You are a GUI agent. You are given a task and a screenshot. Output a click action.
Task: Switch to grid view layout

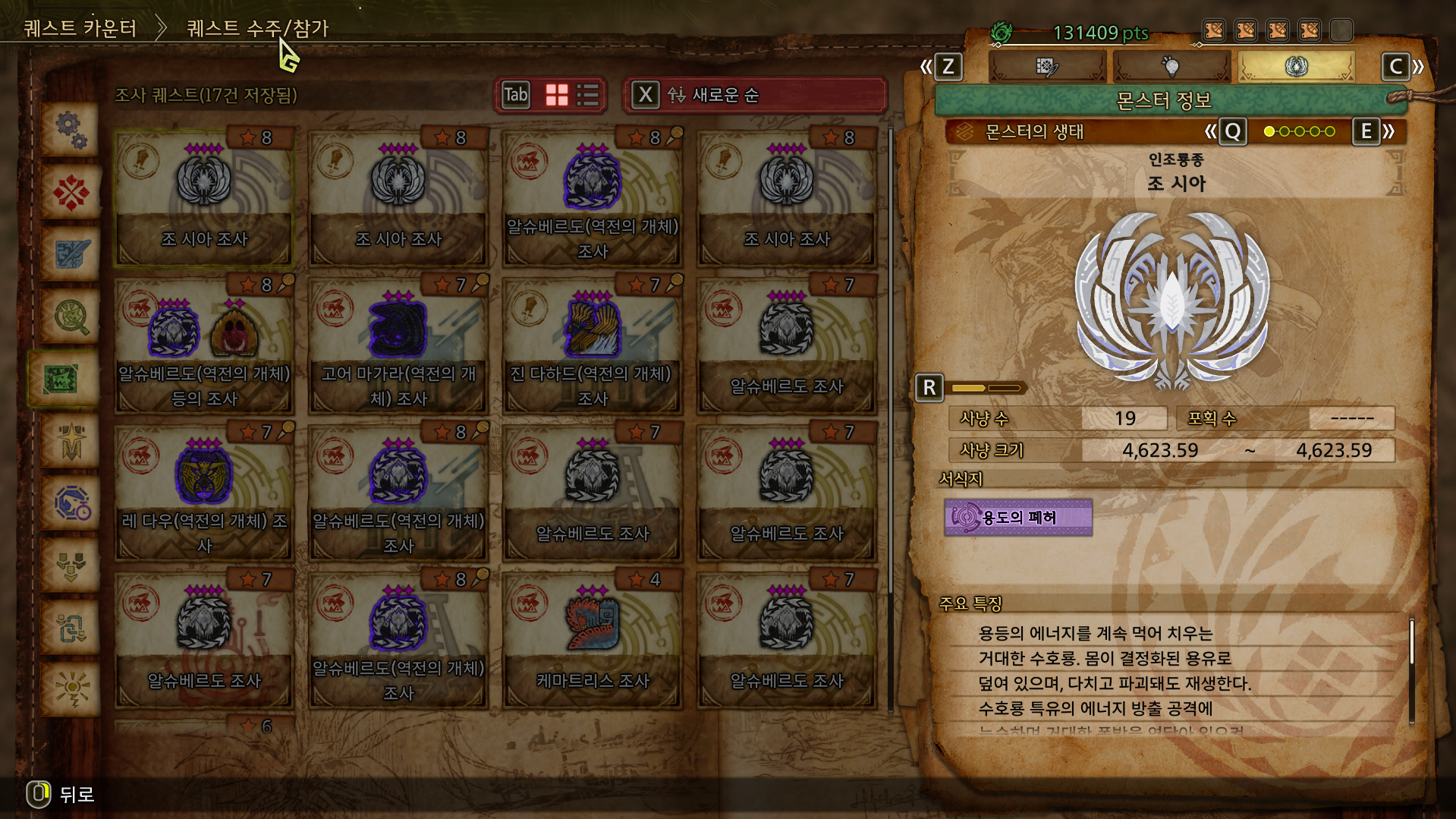[x=557, y=95]
